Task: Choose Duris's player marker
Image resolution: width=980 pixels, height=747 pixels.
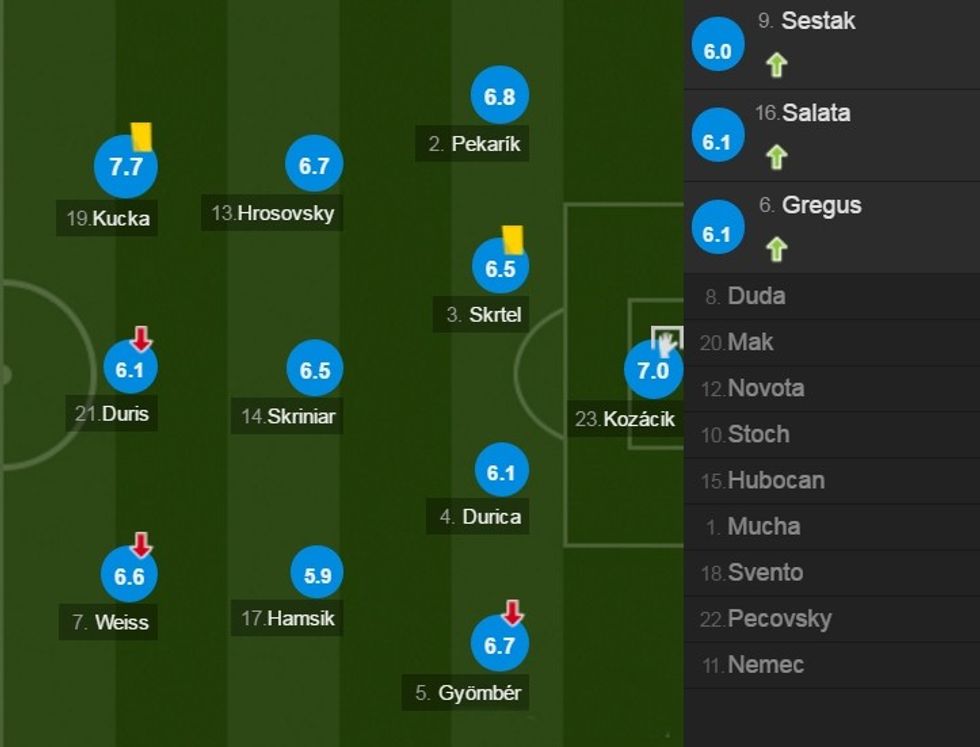Action: [x=130, y=369]
